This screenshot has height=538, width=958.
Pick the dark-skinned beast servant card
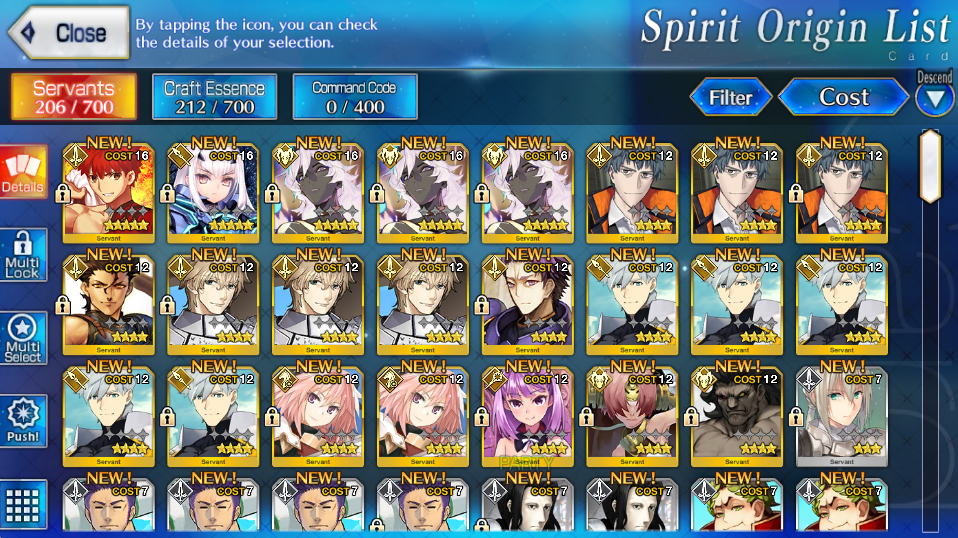(737, 414)
